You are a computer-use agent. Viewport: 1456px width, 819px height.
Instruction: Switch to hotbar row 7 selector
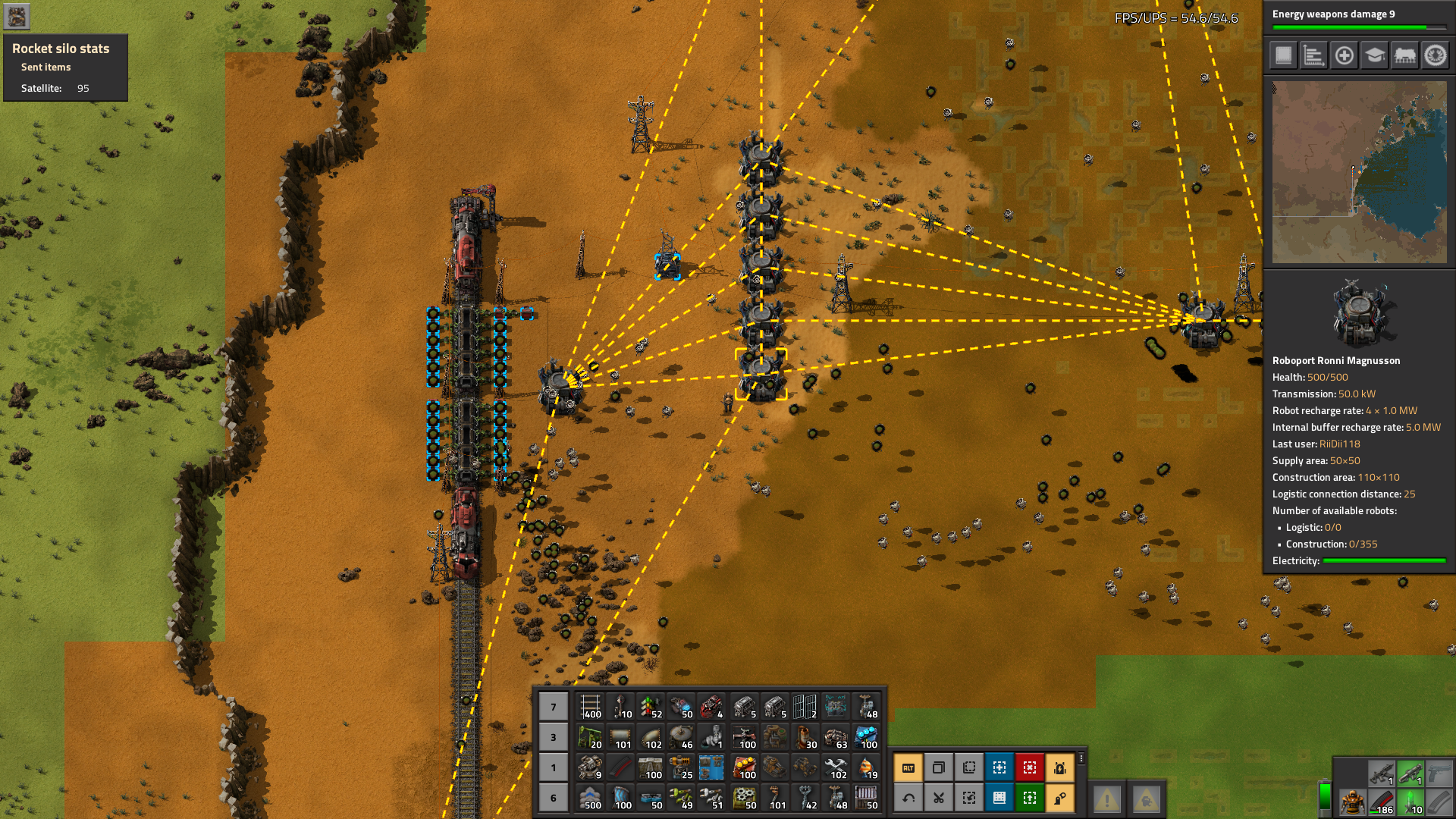pyautogui.click(x=554, y=707)
